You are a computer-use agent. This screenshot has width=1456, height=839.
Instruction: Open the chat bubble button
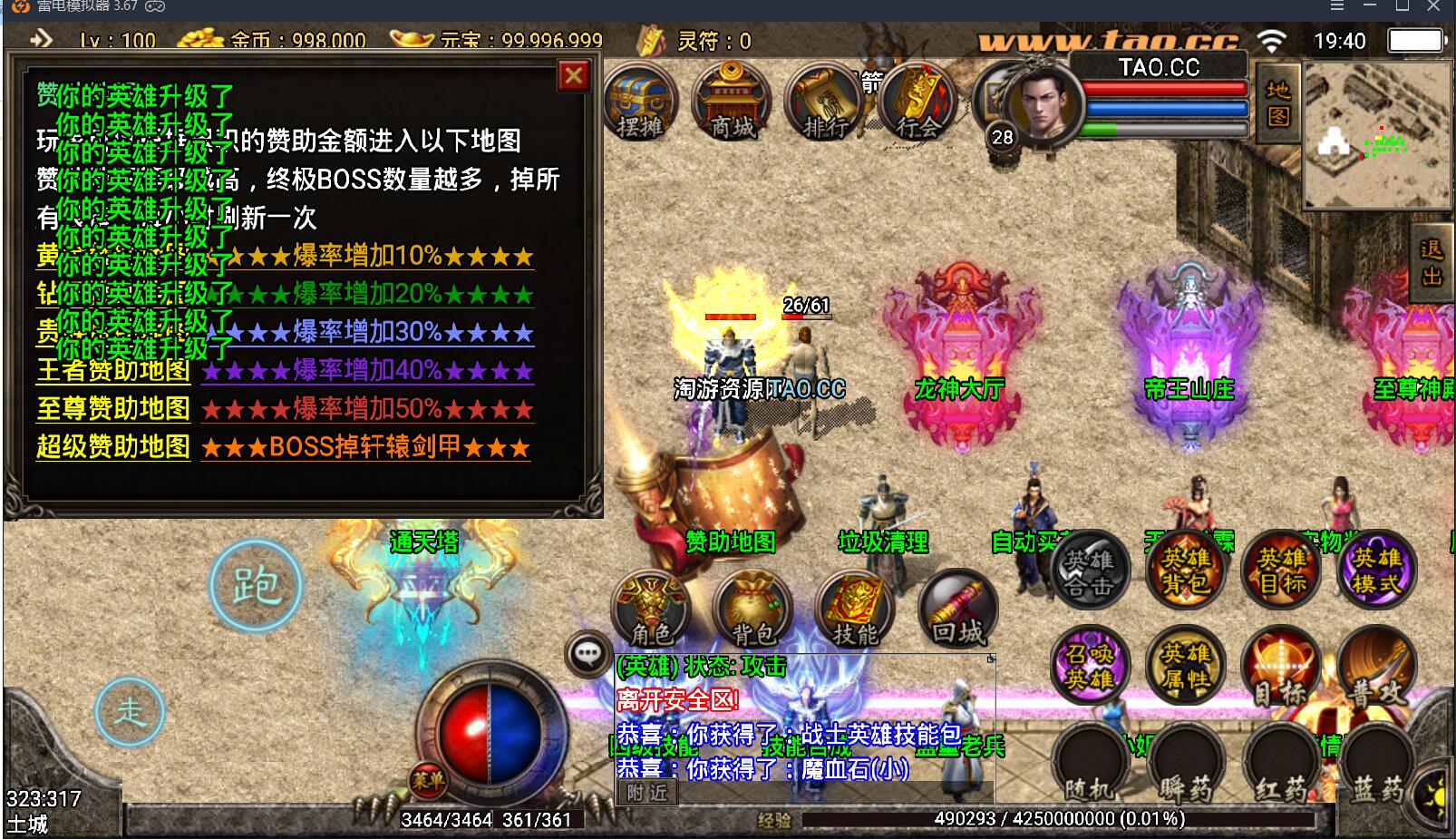pyautogui.click(x=587, y=653)
